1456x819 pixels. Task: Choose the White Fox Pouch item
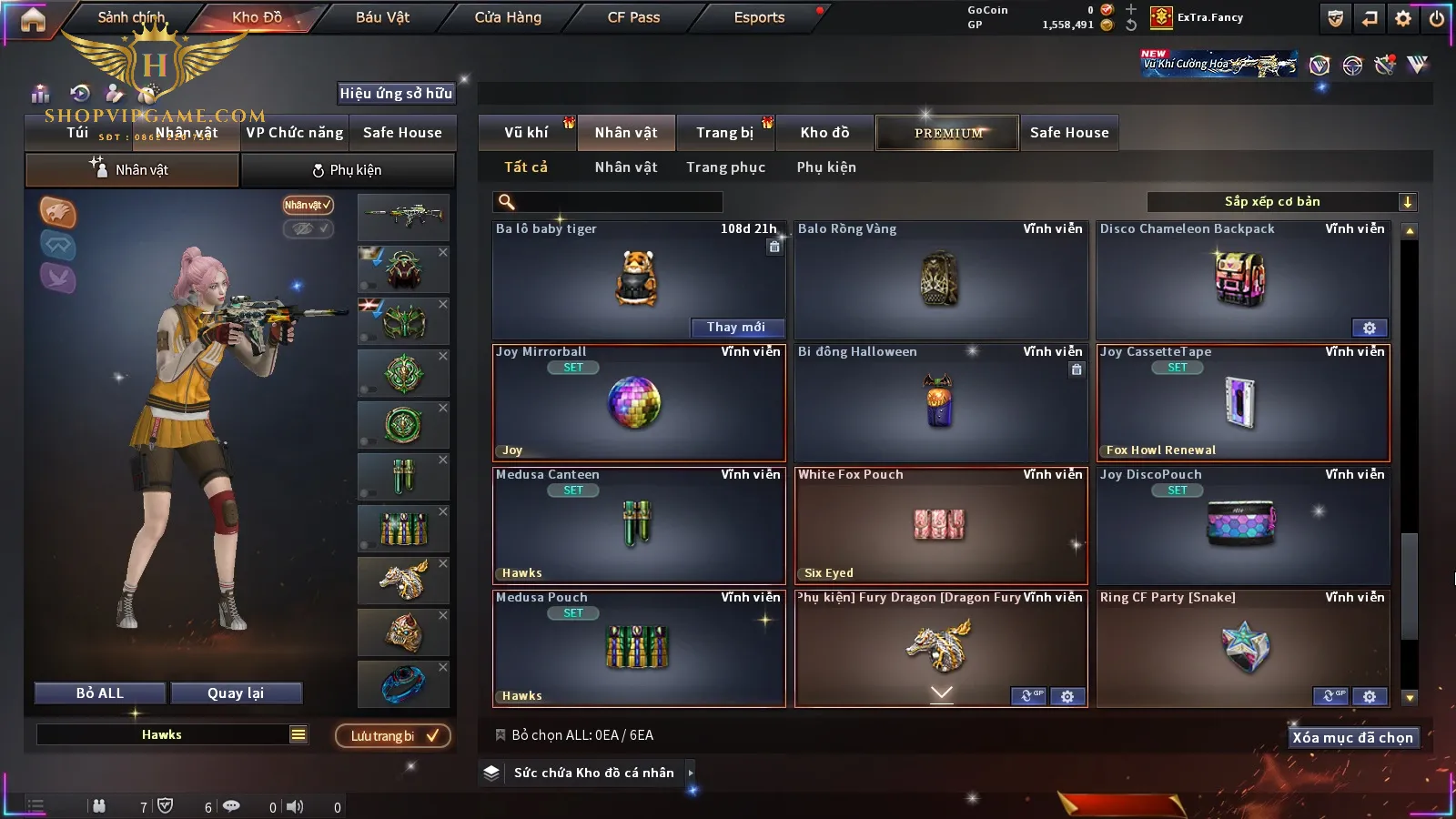point(940,525)
